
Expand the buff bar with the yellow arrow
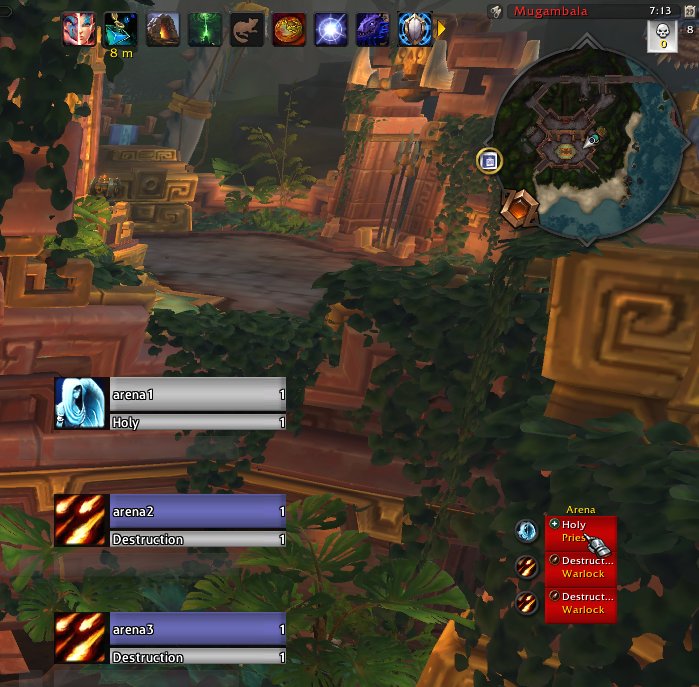coord(441,29)
